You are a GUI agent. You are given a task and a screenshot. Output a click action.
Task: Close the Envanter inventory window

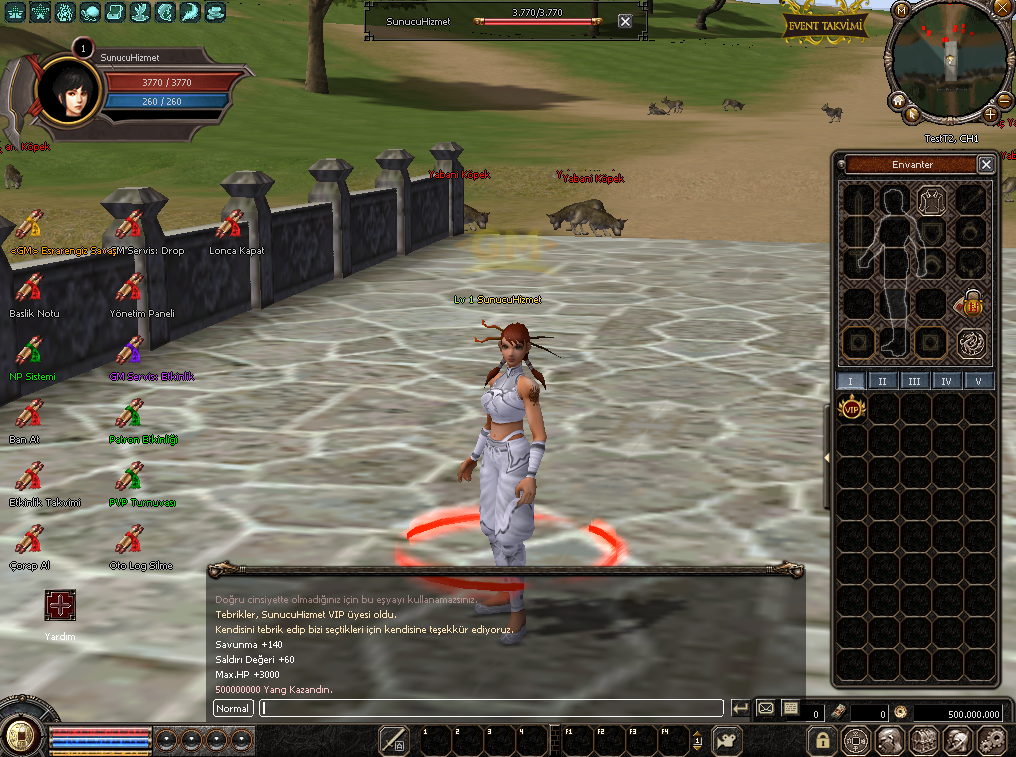tap(986, 165)
